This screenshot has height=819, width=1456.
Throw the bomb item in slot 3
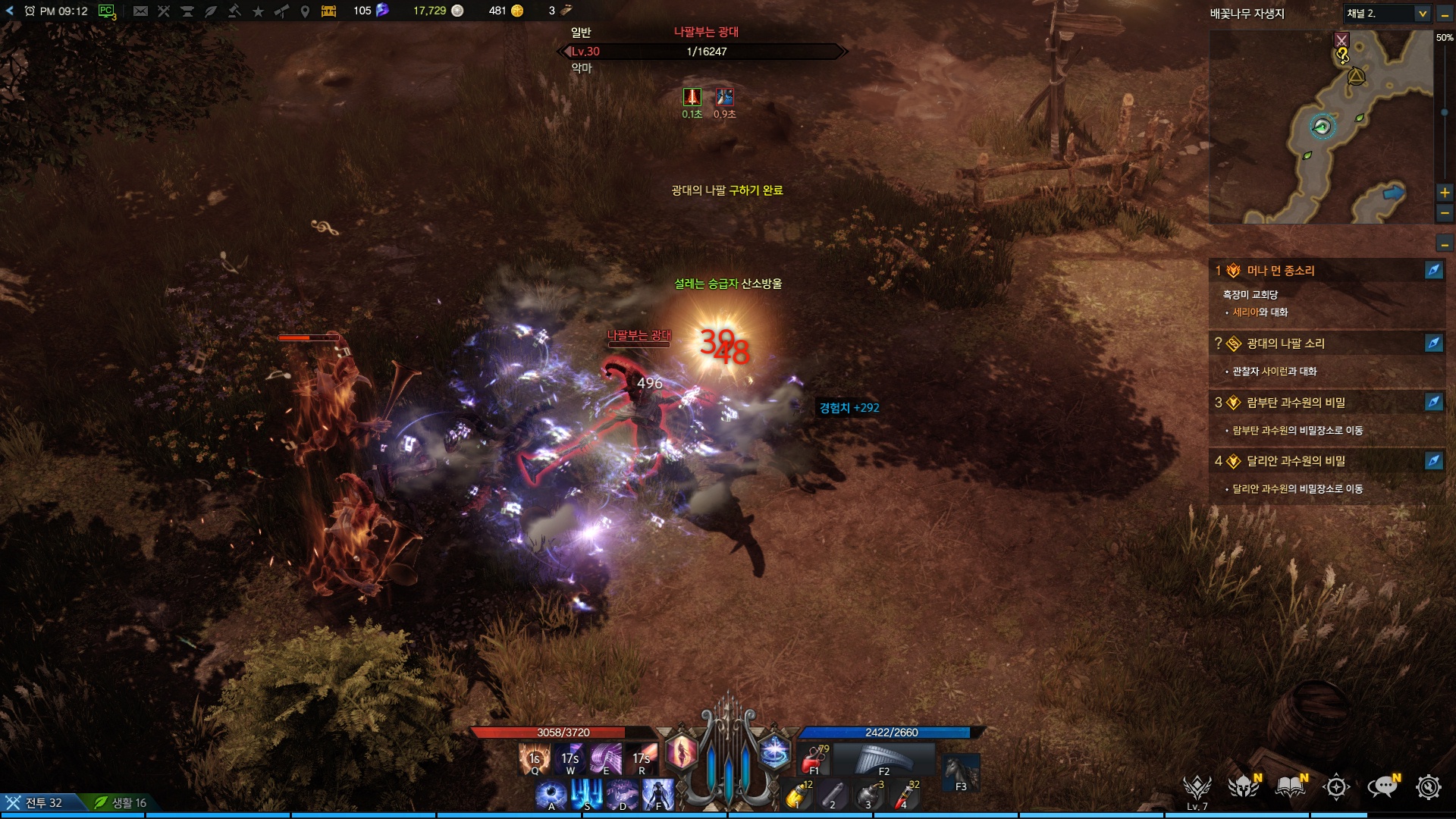coord(868,795)
